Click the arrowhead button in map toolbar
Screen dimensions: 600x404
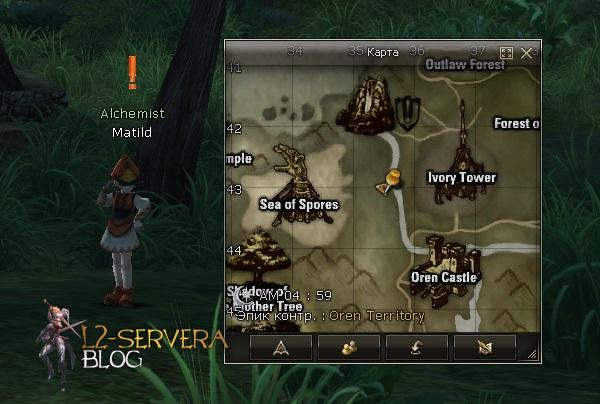(x=281, y=346)
